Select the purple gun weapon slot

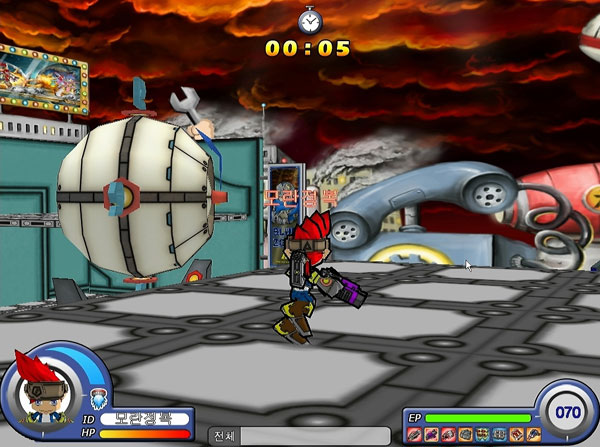432,433
